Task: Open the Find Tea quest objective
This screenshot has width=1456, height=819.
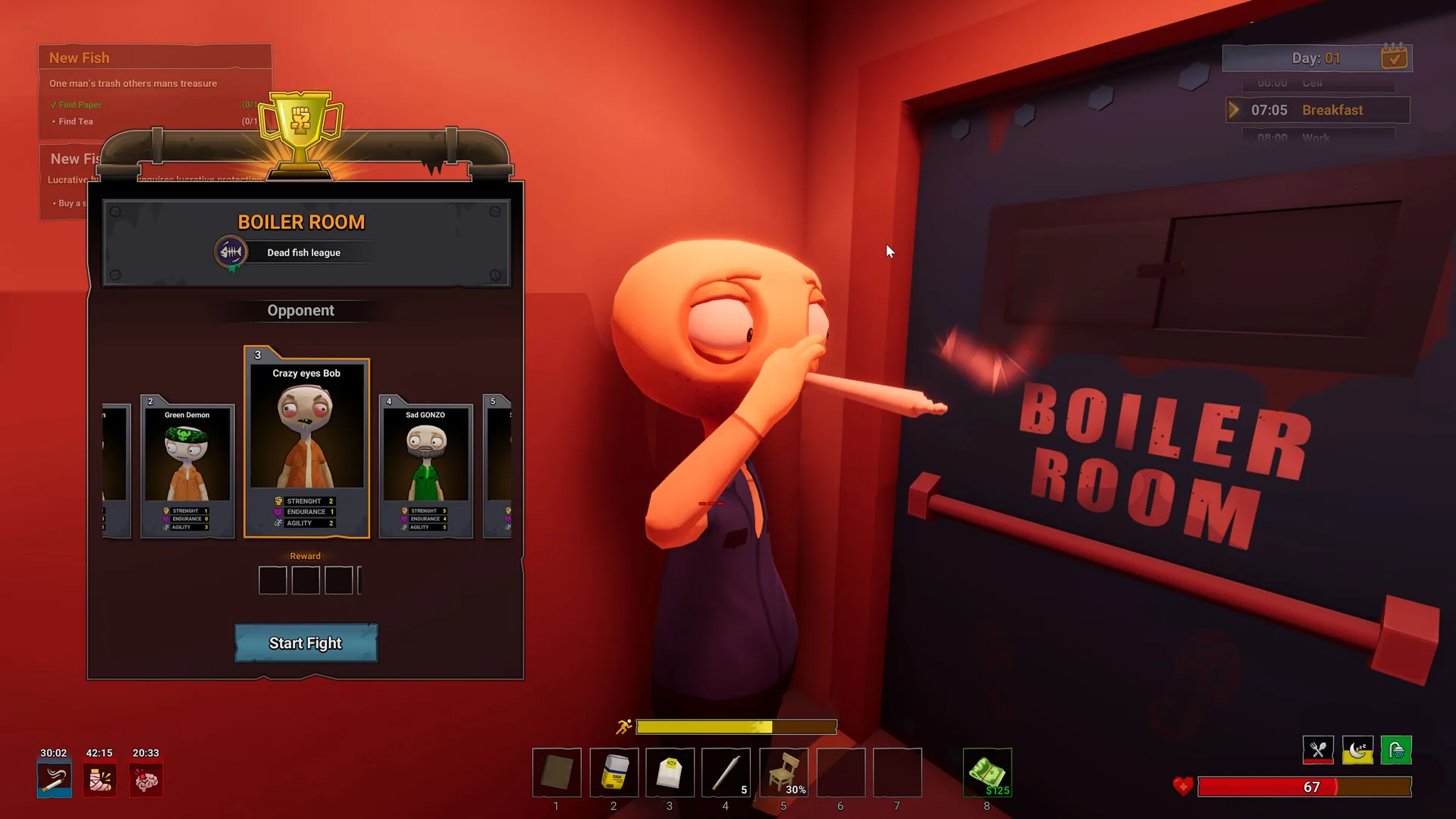Action: point(75,121)
